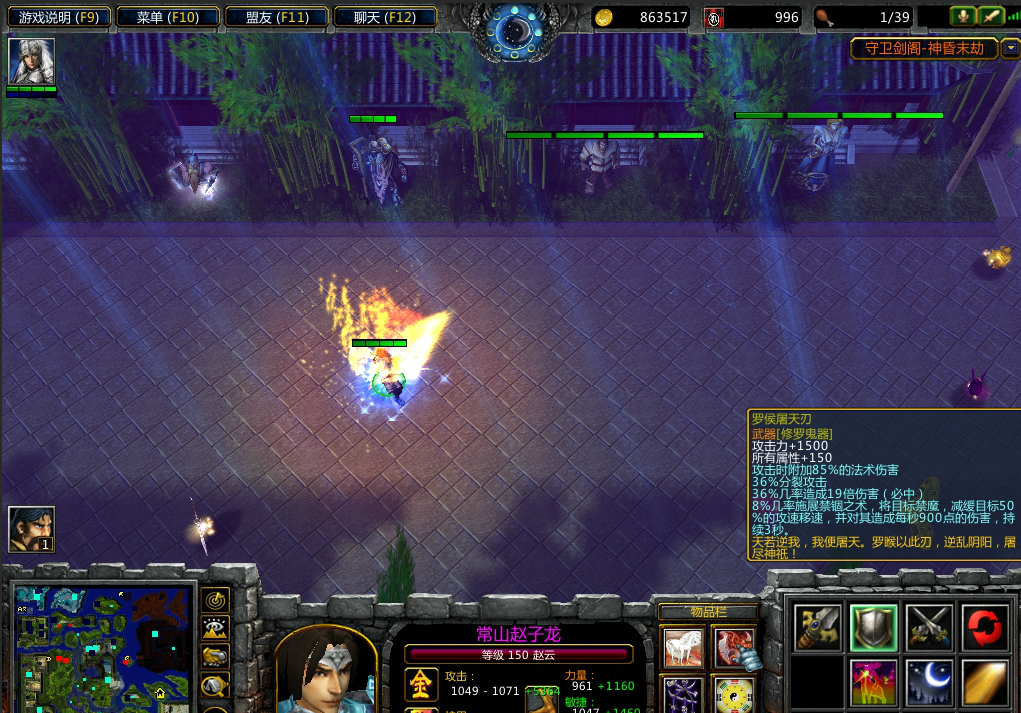Select the white horse inventory item
Viewport: 1021px width, 713px height.
683,648
